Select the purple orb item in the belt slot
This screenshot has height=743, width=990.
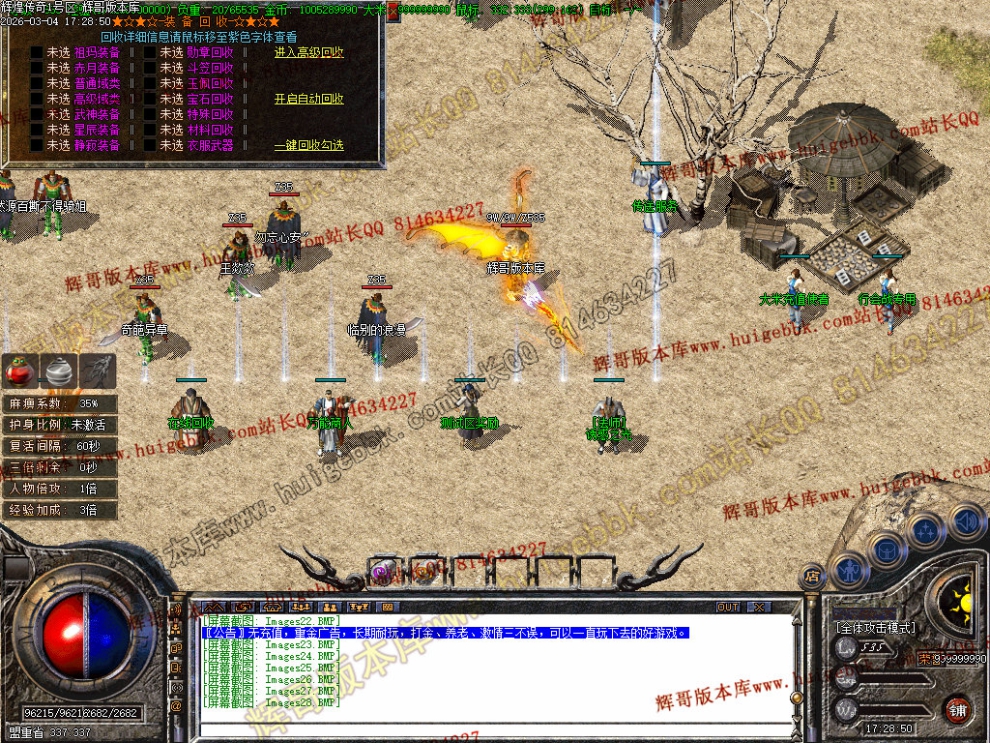(x=381, y=572)
